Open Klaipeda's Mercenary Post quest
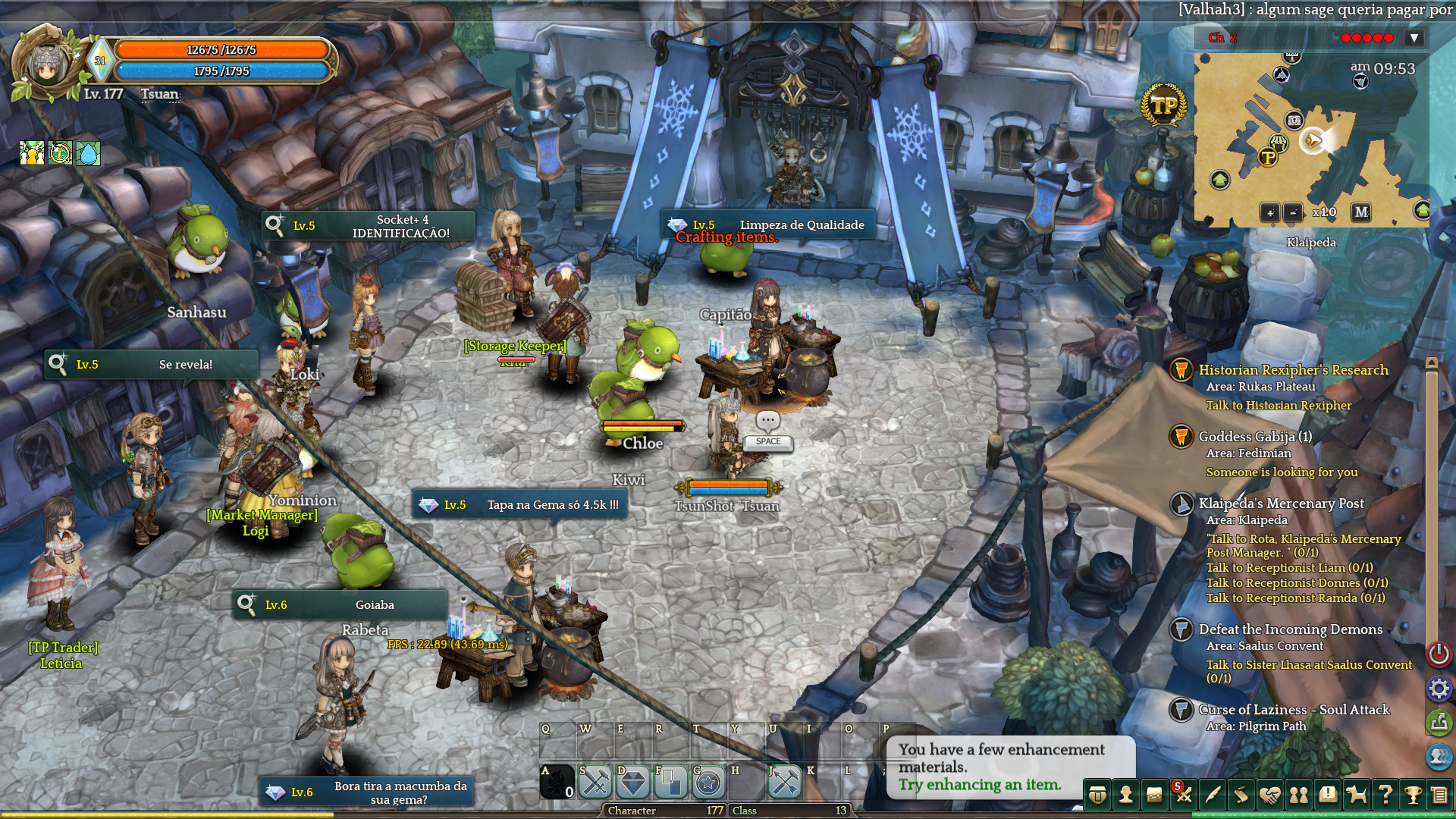Screen dimensions: 1456x819 pyautogui.click(x=1281, y=504)
